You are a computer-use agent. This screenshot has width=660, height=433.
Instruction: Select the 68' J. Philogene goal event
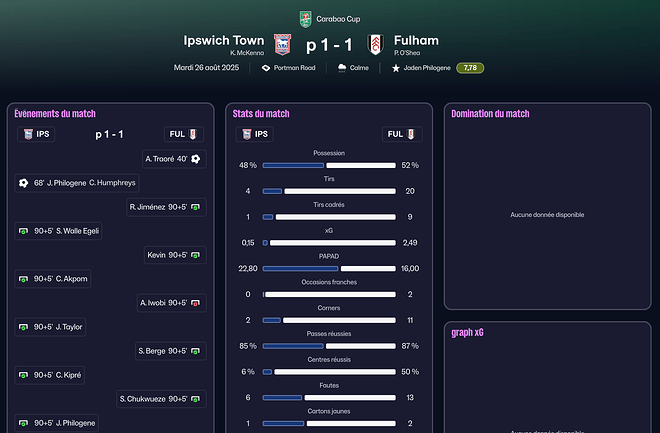(x=76, y=183)
